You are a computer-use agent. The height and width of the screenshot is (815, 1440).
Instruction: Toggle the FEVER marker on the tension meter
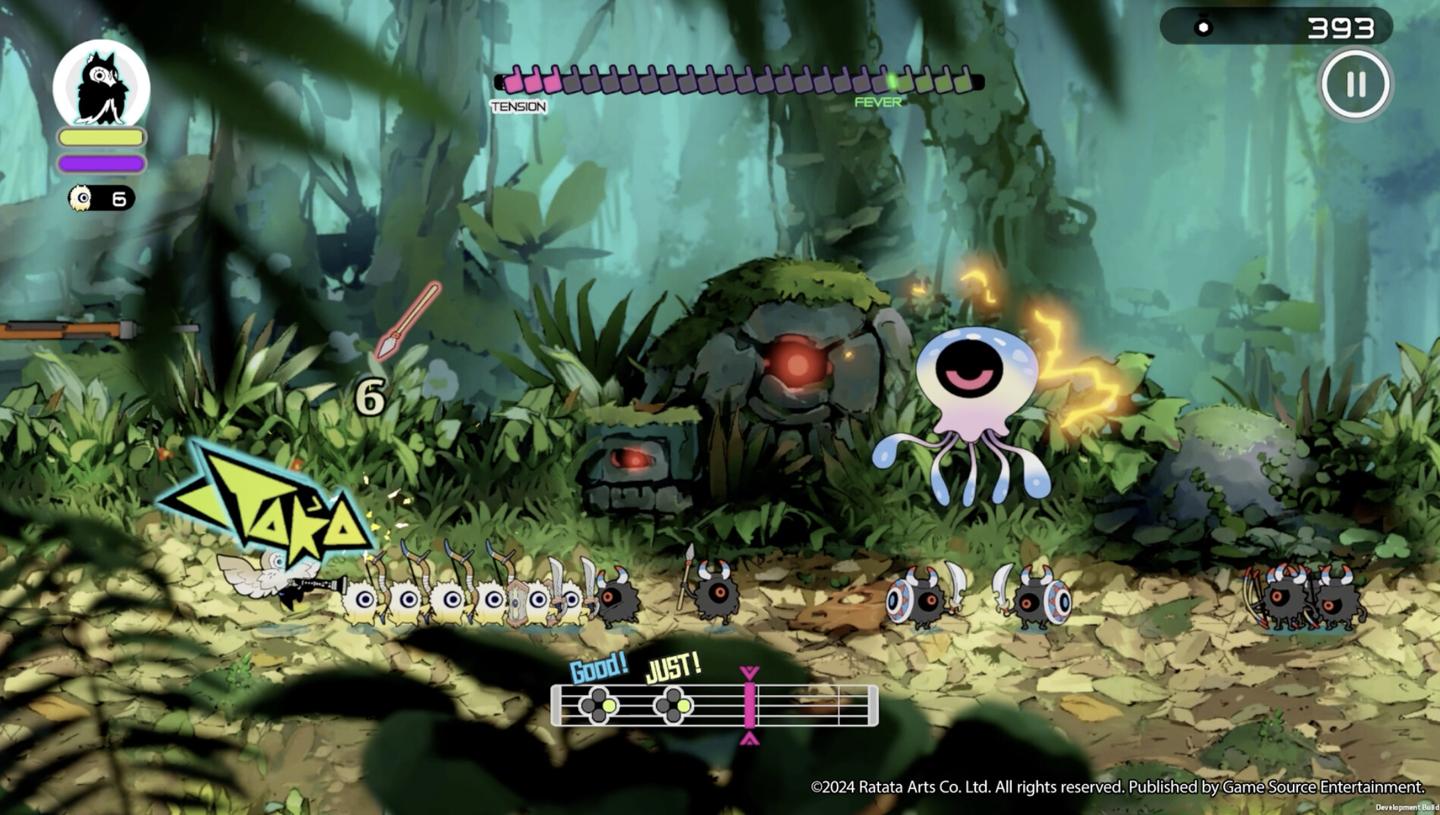pos(877,102)
